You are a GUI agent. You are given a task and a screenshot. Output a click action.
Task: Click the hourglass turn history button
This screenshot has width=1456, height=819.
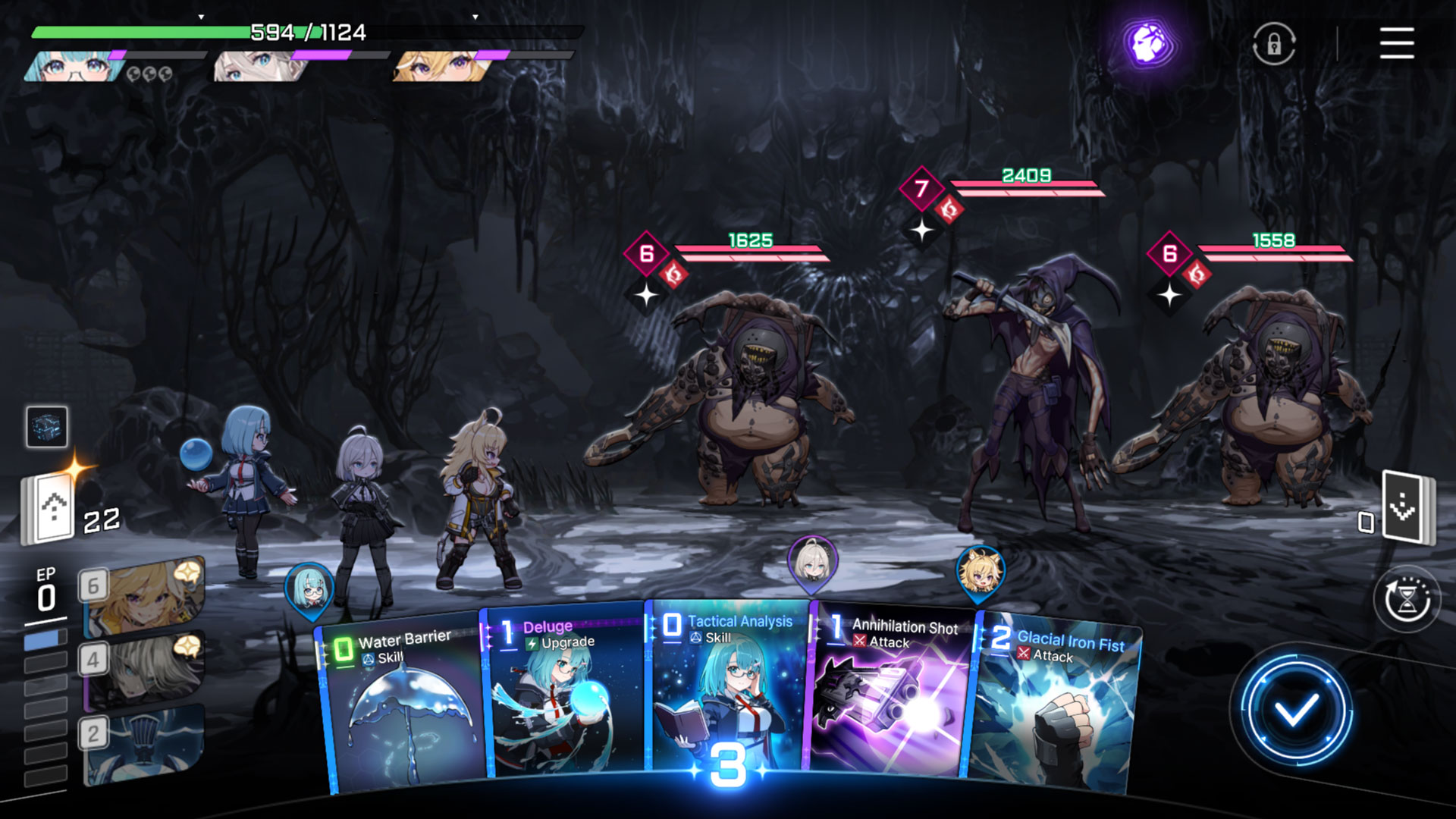coord(1407,599)
